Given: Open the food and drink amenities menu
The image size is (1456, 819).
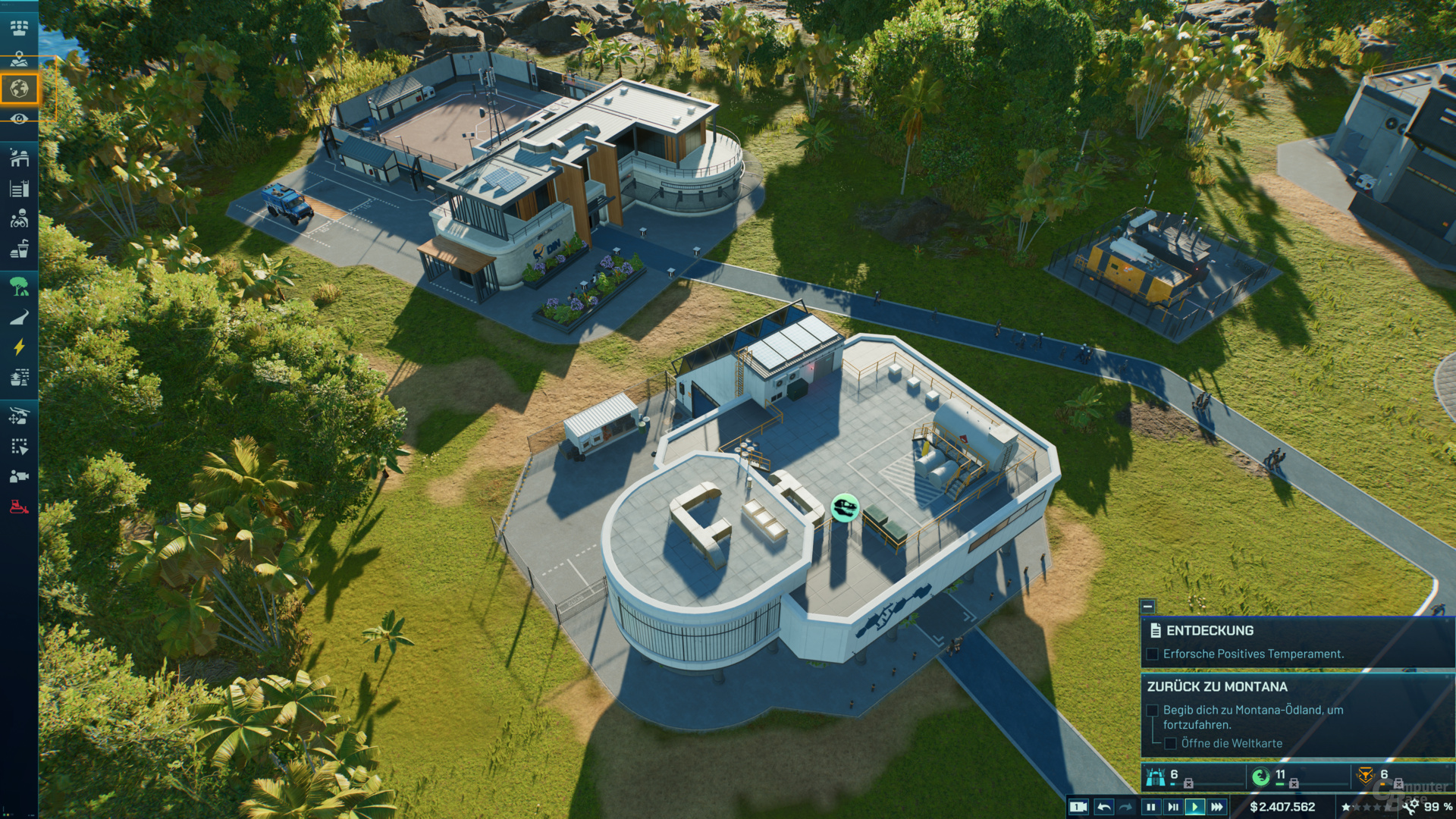Looking at the screenshot, I should click(x=20, y=249).
